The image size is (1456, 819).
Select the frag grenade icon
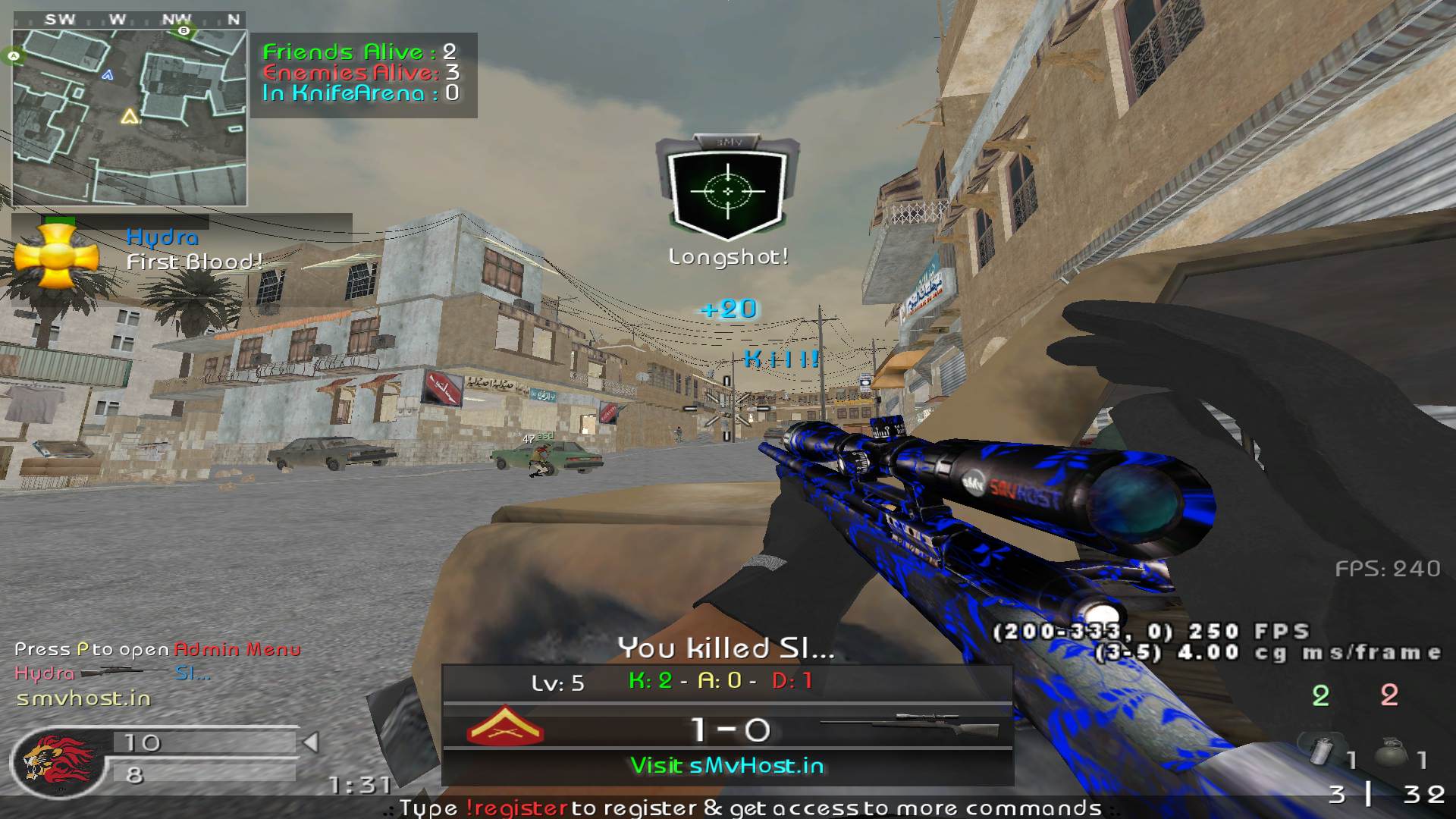pos(1391,753)
